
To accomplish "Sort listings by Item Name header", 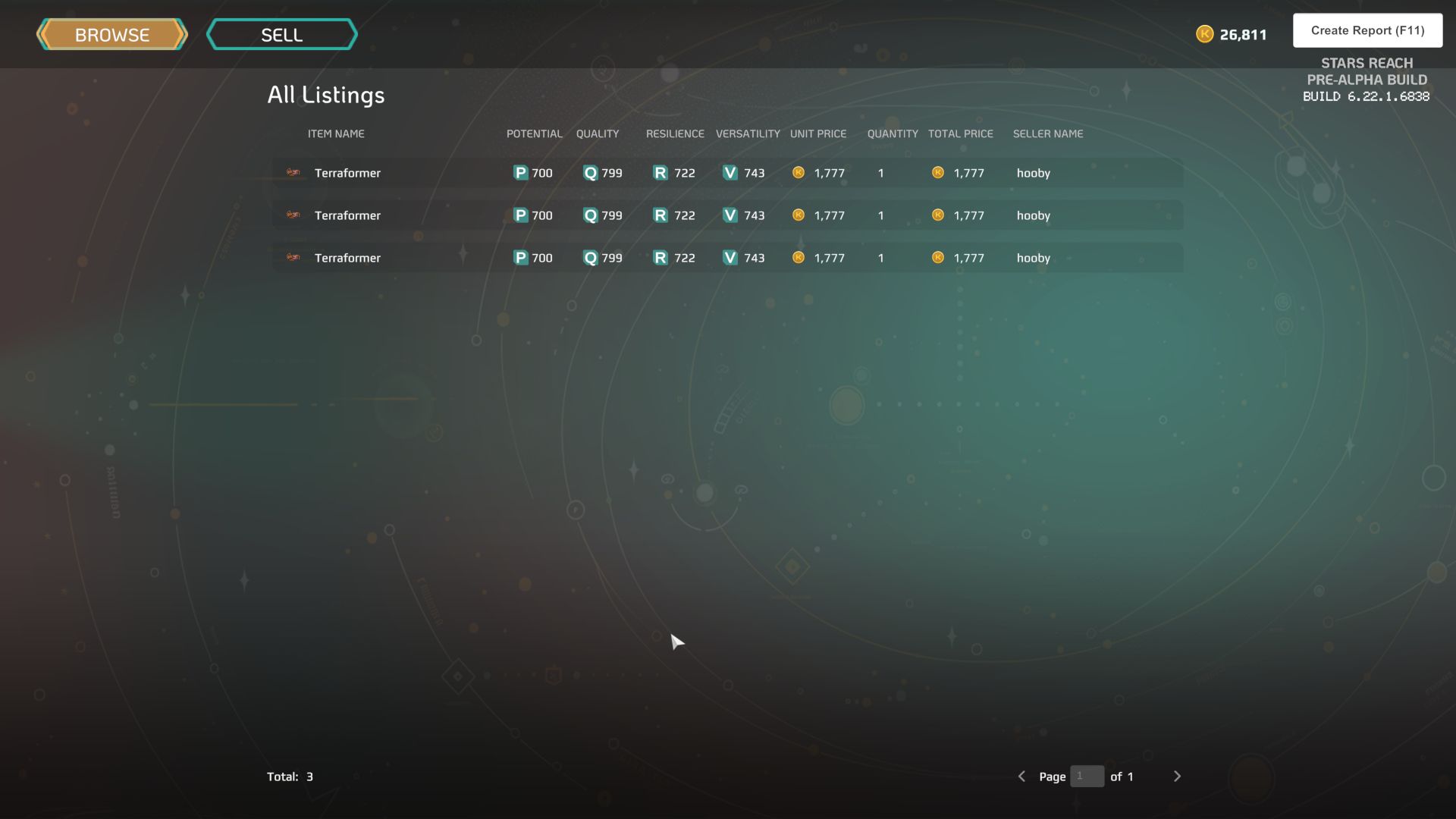I will 336,133.
